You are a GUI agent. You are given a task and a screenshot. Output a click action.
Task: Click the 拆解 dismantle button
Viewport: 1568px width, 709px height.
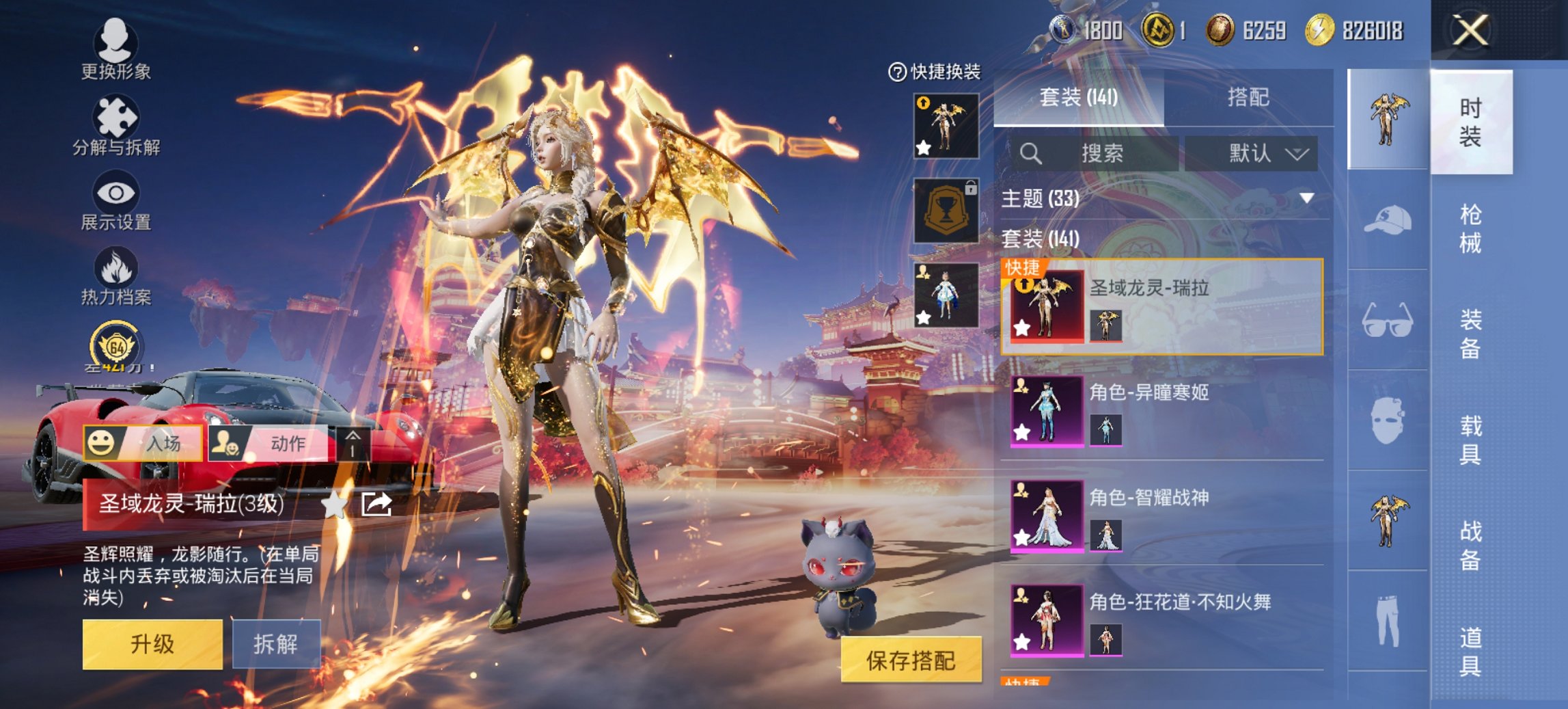pos(276,644)
